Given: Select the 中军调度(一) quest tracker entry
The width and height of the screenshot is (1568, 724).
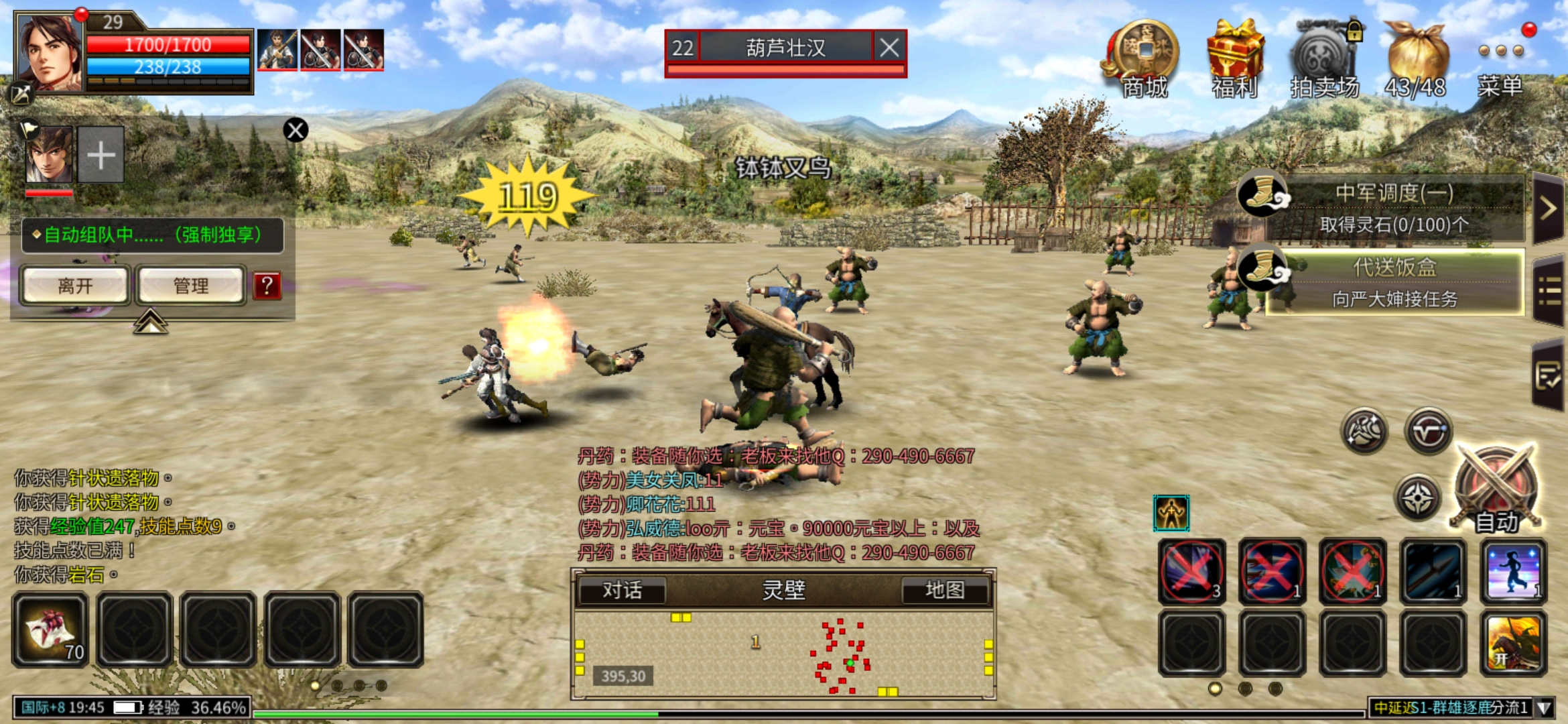Looking at the screenshot, I should [1394, 208].
